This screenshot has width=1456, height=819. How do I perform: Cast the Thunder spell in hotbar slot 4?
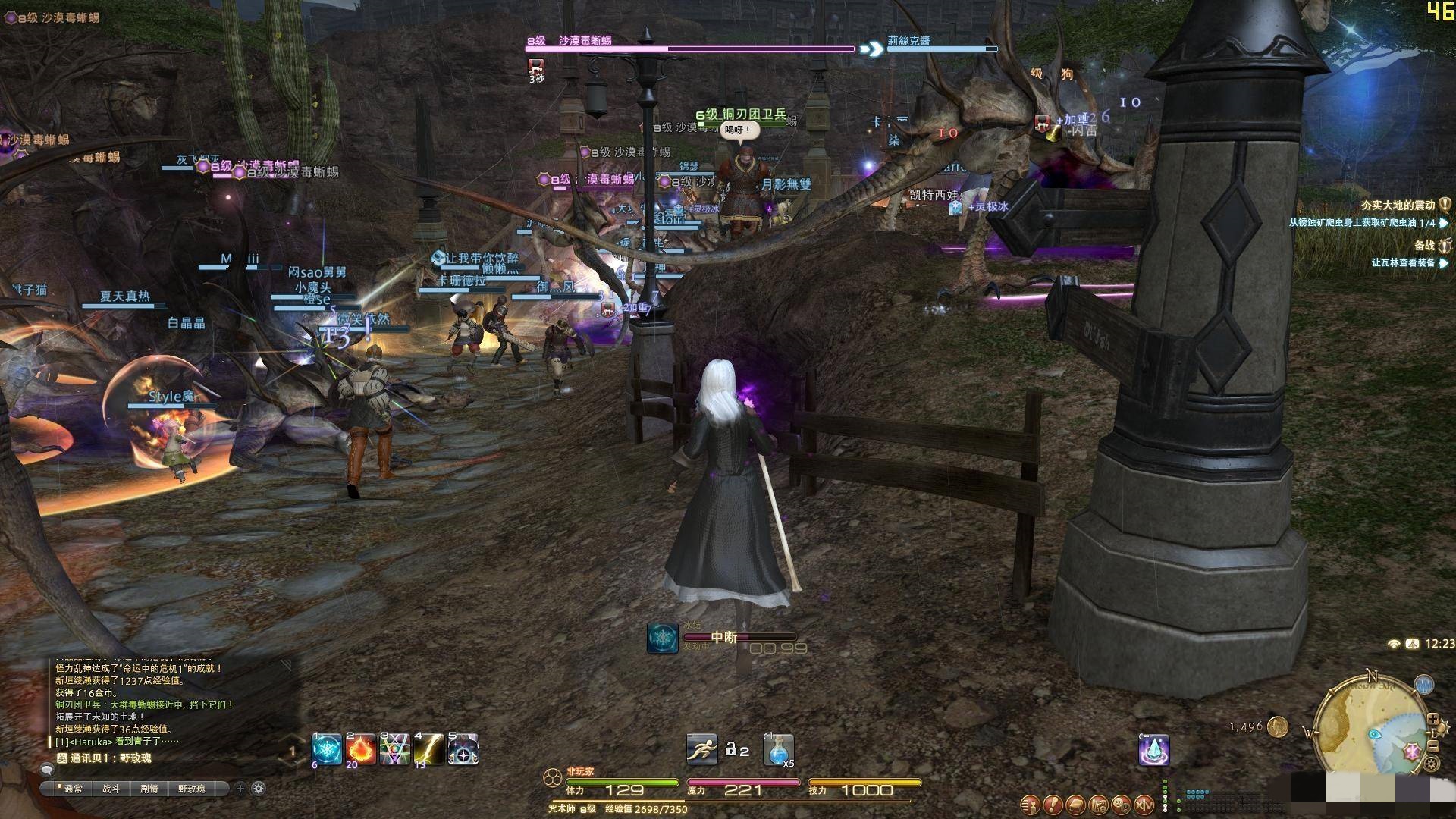[429, 748]
